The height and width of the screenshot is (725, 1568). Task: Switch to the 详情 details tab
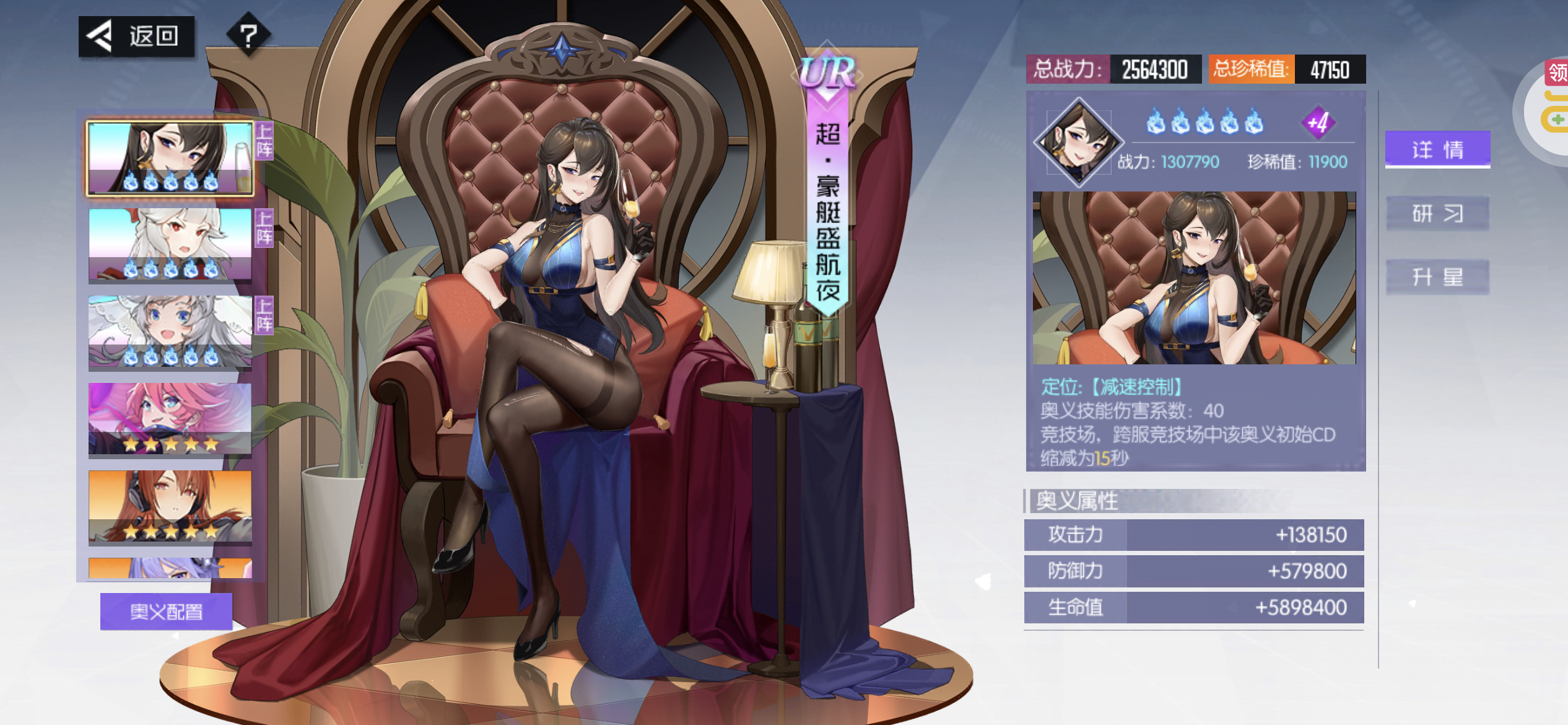[x=1437, y=149]
